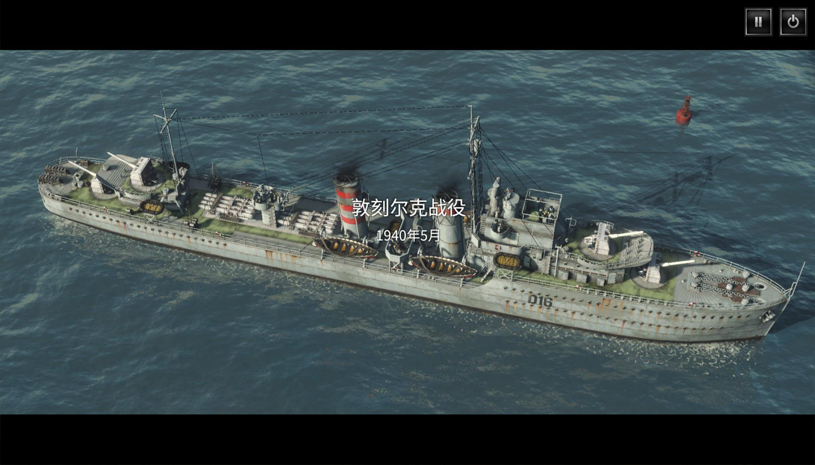Image resolution: width=815 pixels, height=465 pixels.
Task: Pause the cutscene with the pause button
Action: point(758,21)
